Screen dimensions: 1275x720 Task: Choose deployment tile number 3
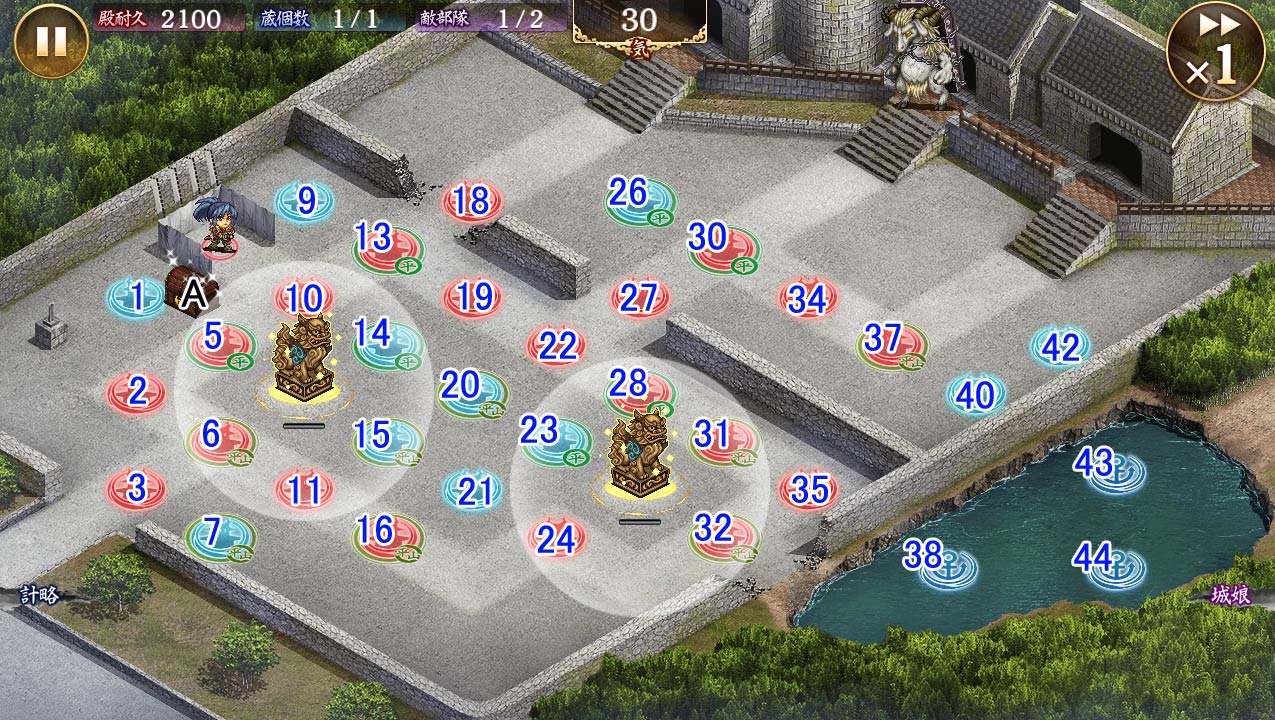coord(137,489)
